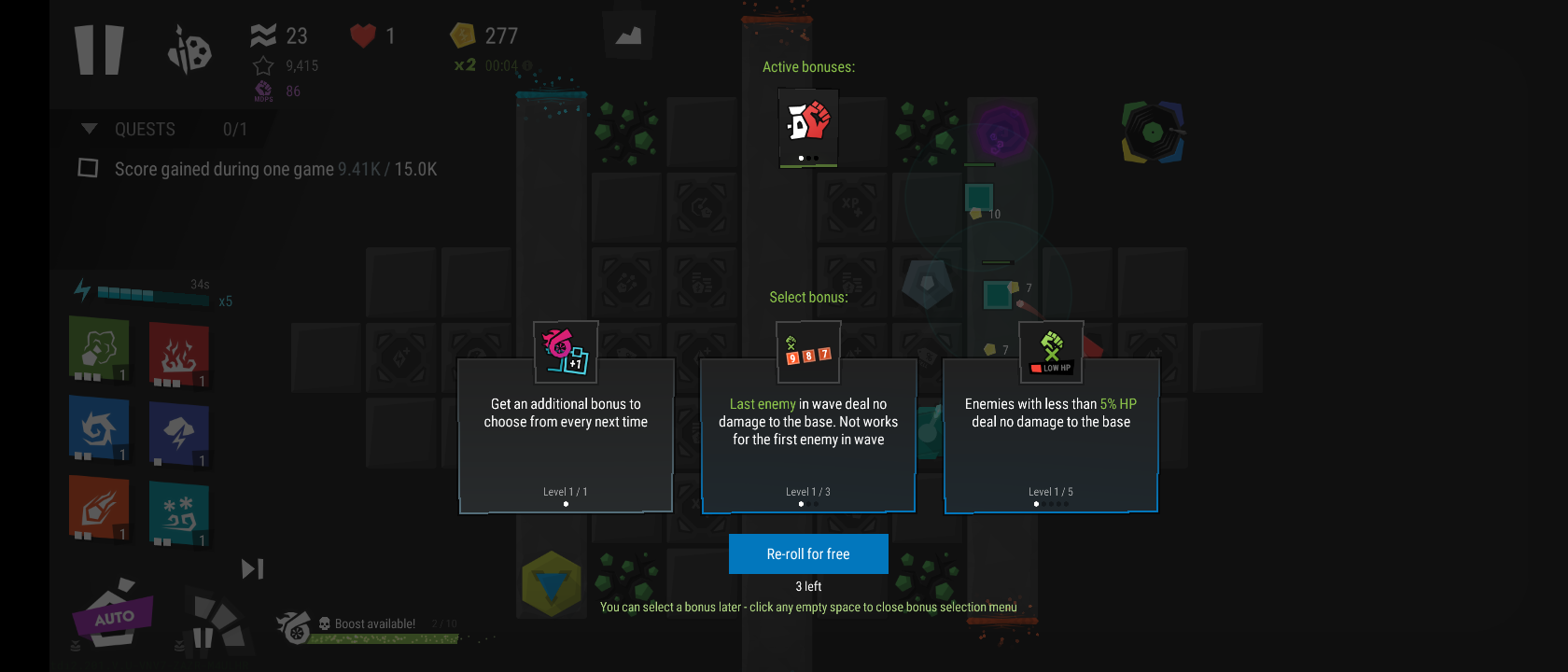Screen dimensions: 1568x672
Task: Open the terrain map view icon
Action: tap(628, 35)
